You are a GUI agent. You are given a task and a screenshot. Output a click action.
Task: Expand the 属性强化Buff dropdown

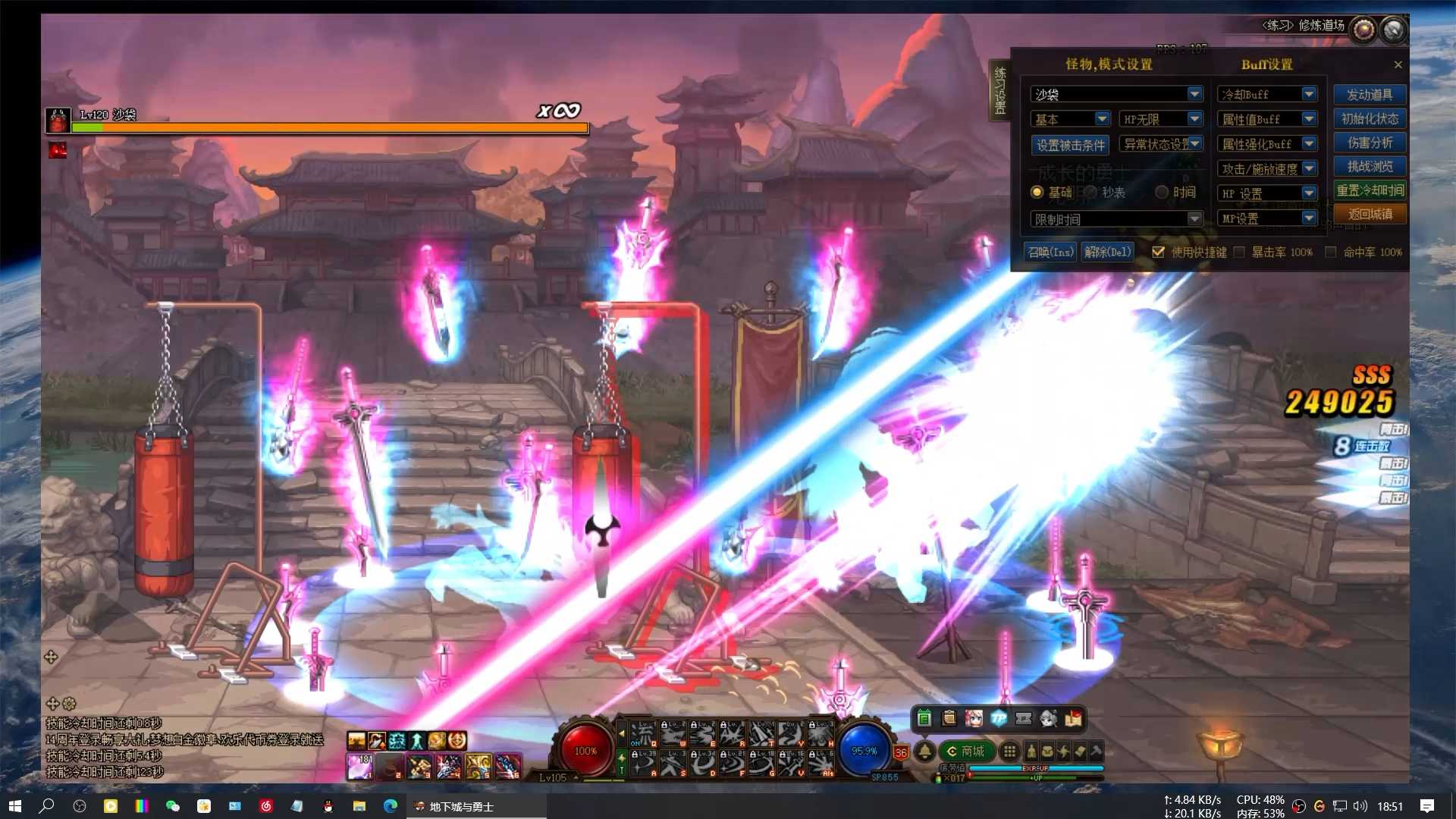[x=1309, y=144]
